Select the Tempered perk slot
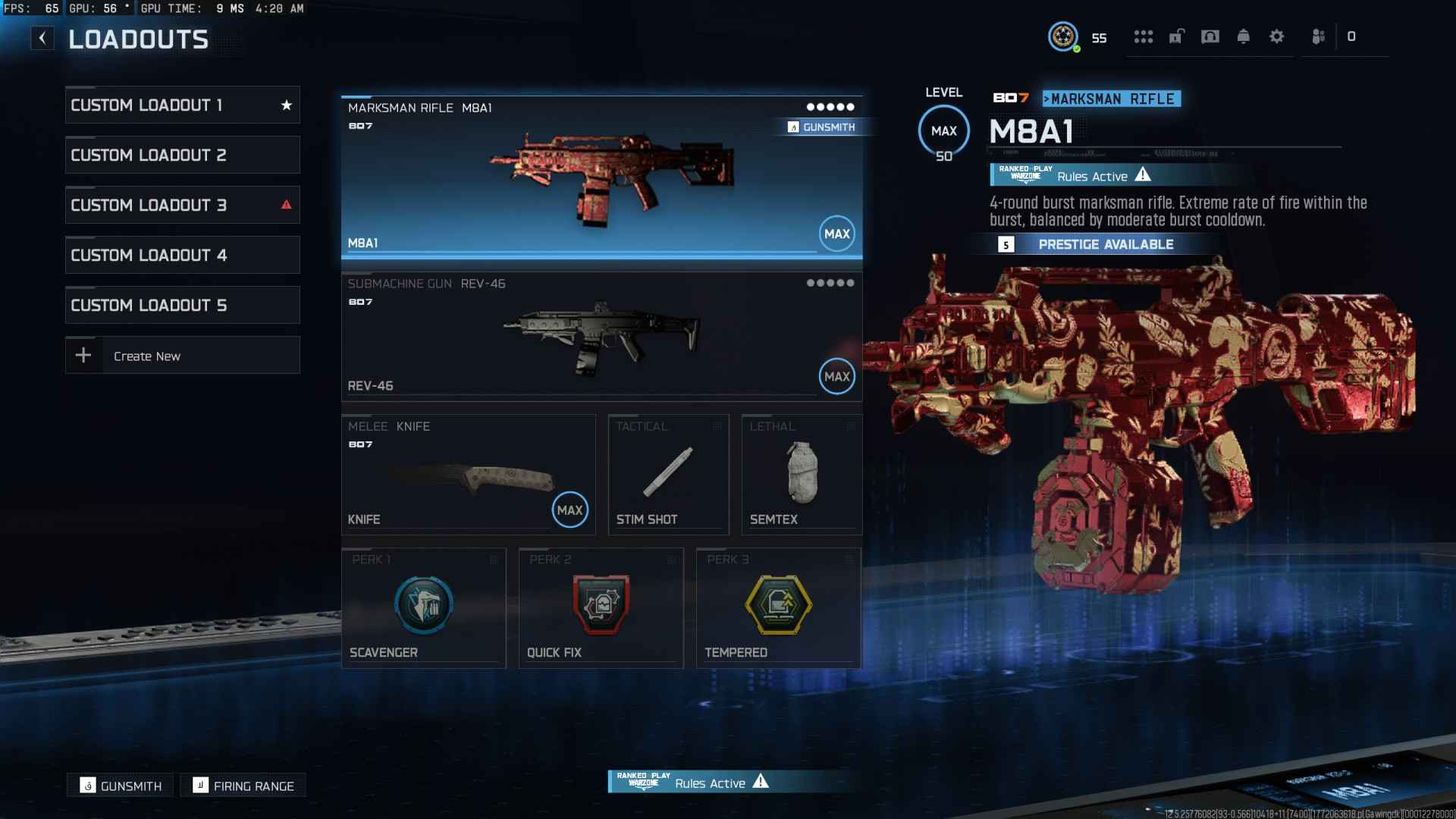 (778, 607)
